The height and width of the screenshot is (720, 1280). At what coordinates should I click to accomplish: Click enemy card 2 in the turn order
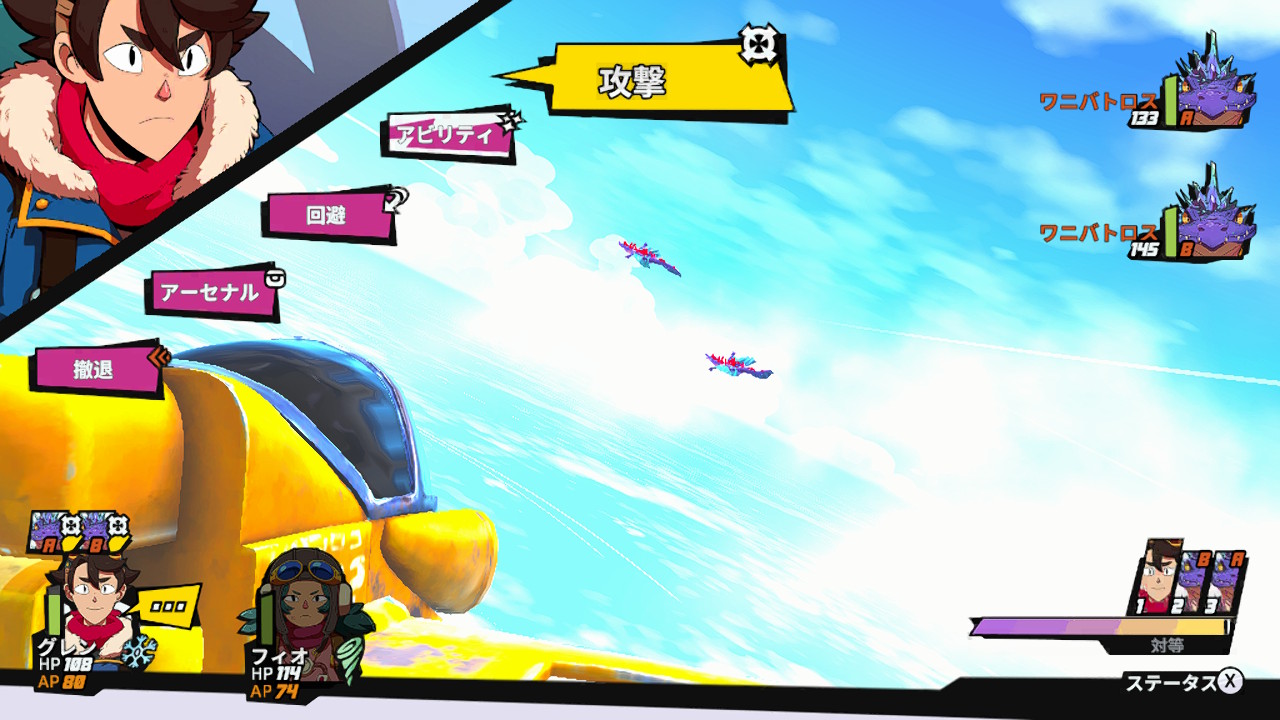(x=1196, y=580)
